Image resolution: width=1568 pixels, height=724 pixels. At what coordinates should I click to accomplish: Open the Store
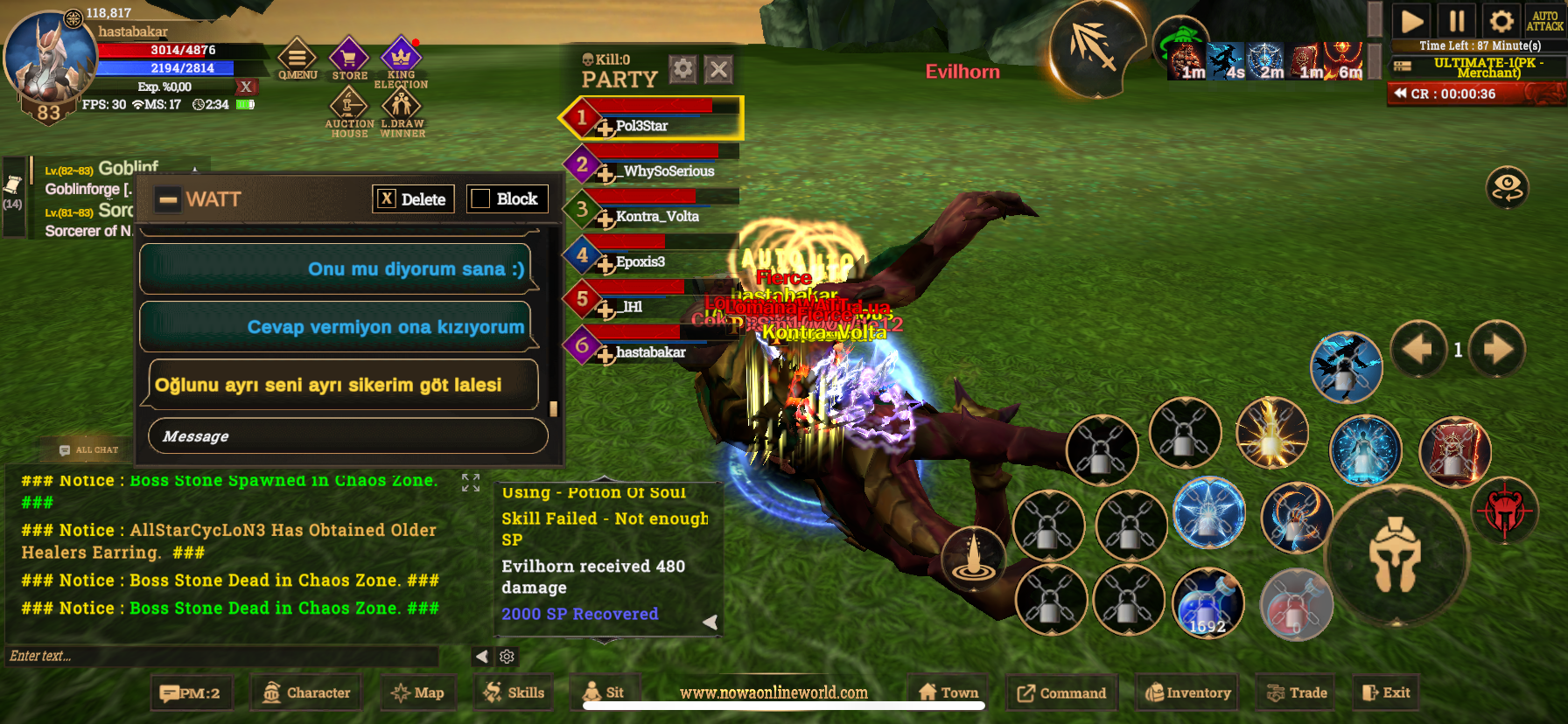coord(349,59)
